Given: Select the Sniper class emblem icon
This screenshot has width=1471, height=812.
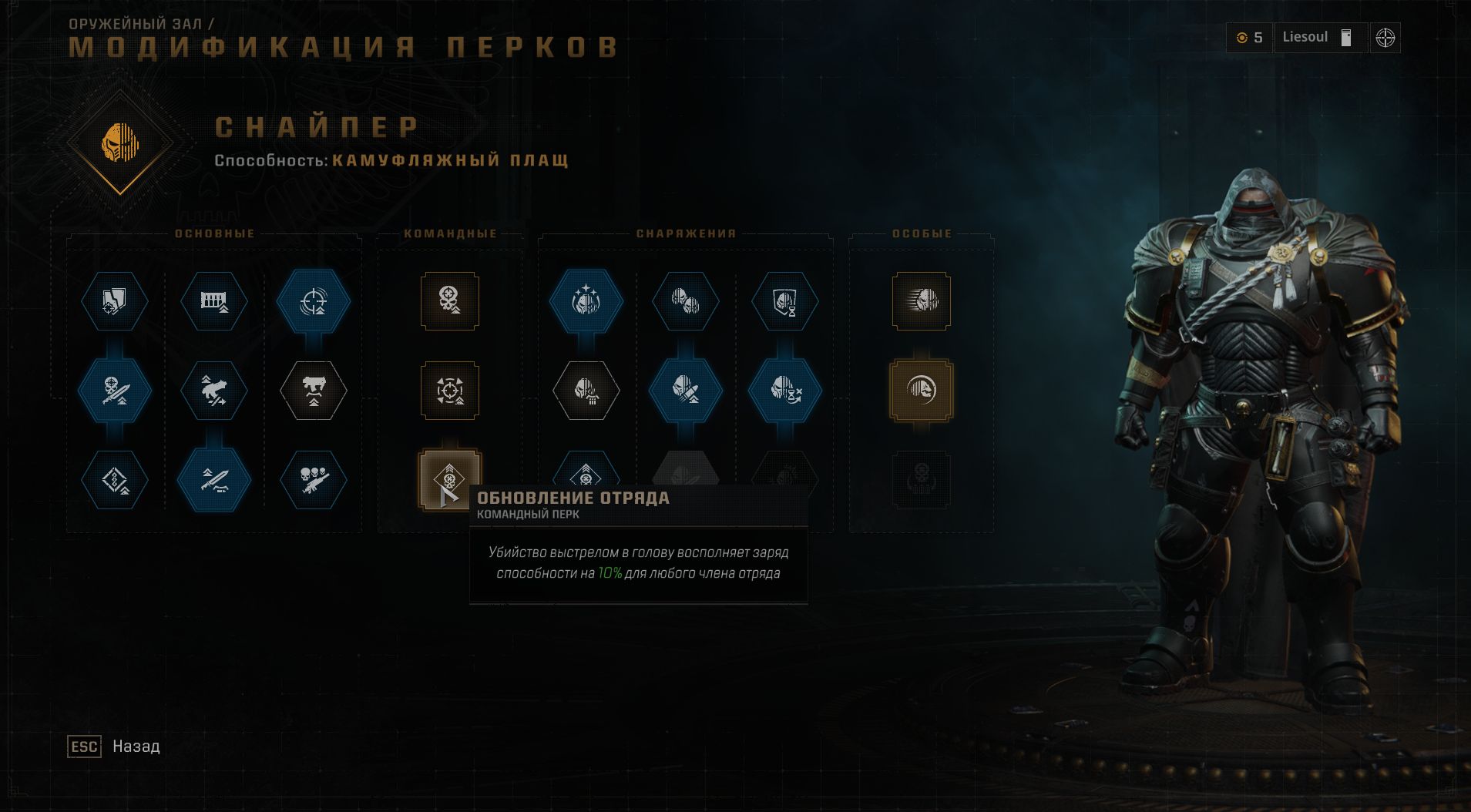Looking at the screenshot, I should 119,143.
